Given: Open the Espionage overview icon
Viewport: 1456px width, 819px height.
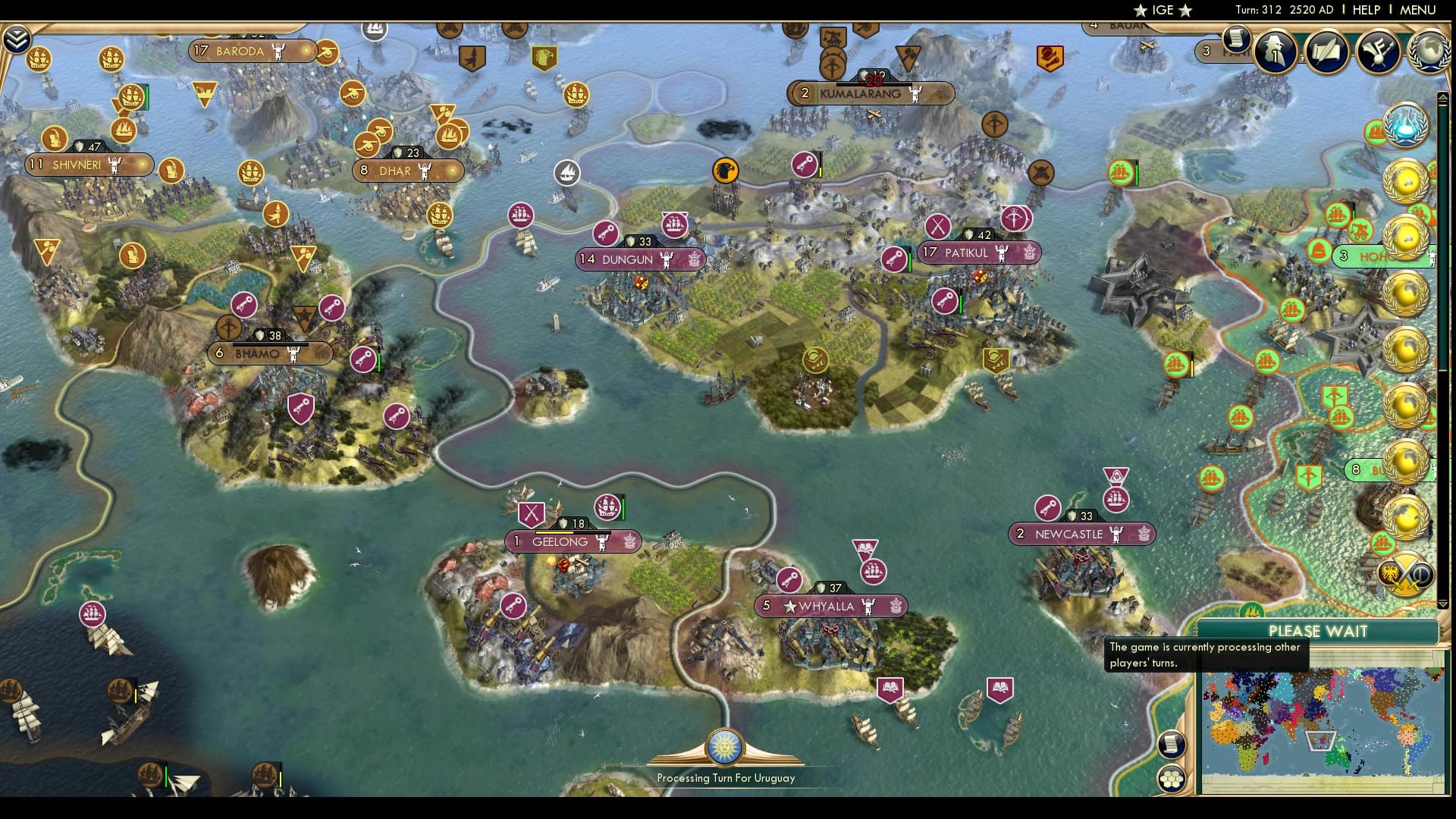Looking at the screenshot, I should click(x=1277, y=52).
